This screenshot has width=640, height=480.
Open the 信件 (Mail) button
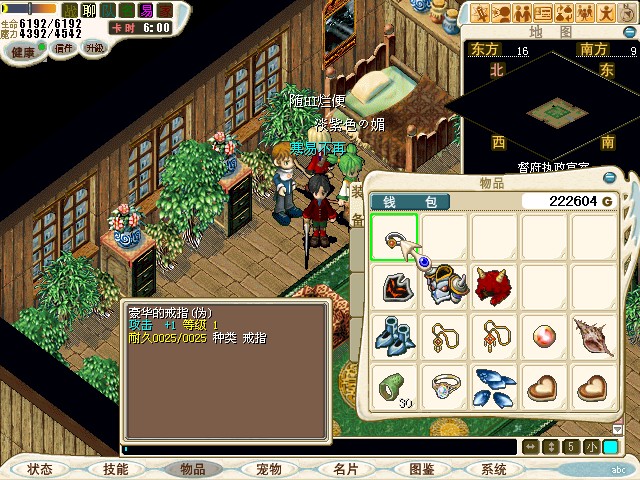point(64,48)
